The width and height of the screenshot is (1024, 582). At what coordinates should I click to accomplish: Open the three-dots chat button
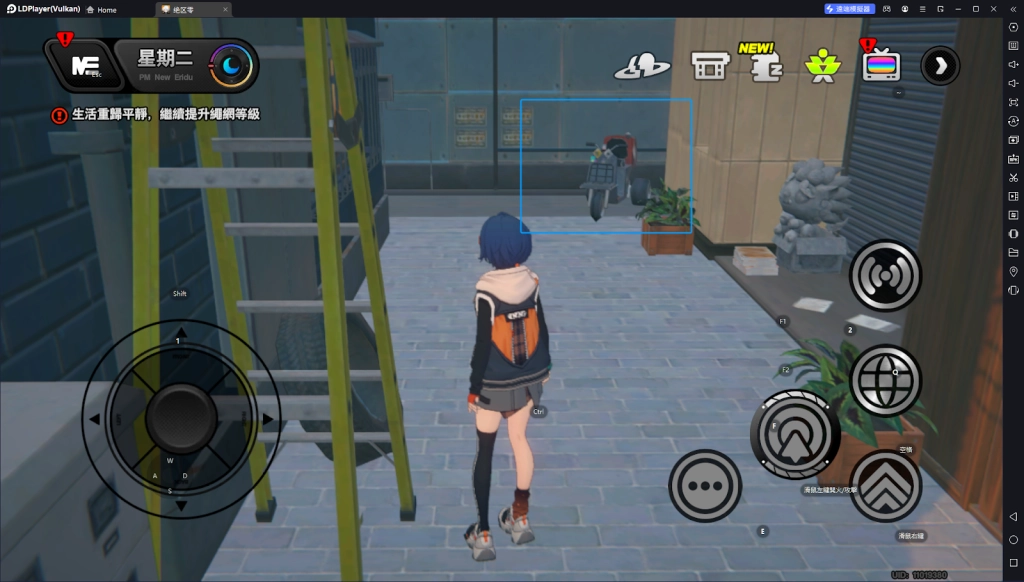tap(705, 486)
